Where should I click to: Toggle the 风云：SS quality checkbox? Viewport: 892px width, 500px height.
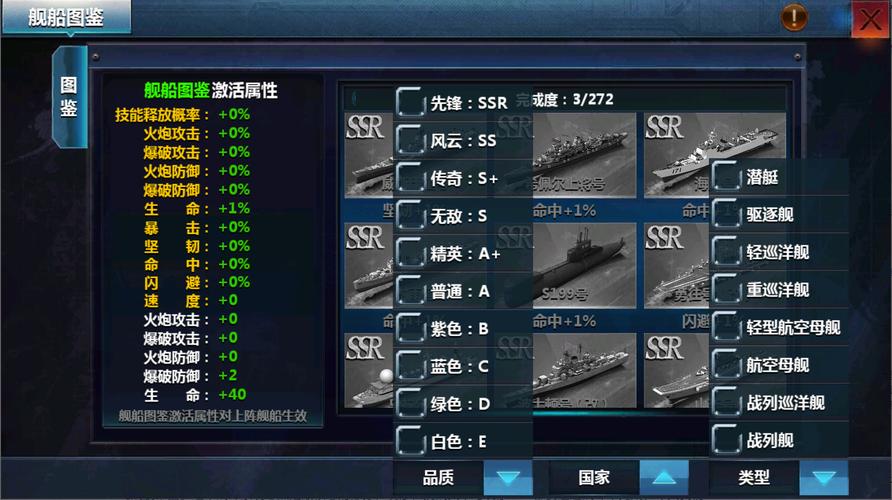[410, 140]
